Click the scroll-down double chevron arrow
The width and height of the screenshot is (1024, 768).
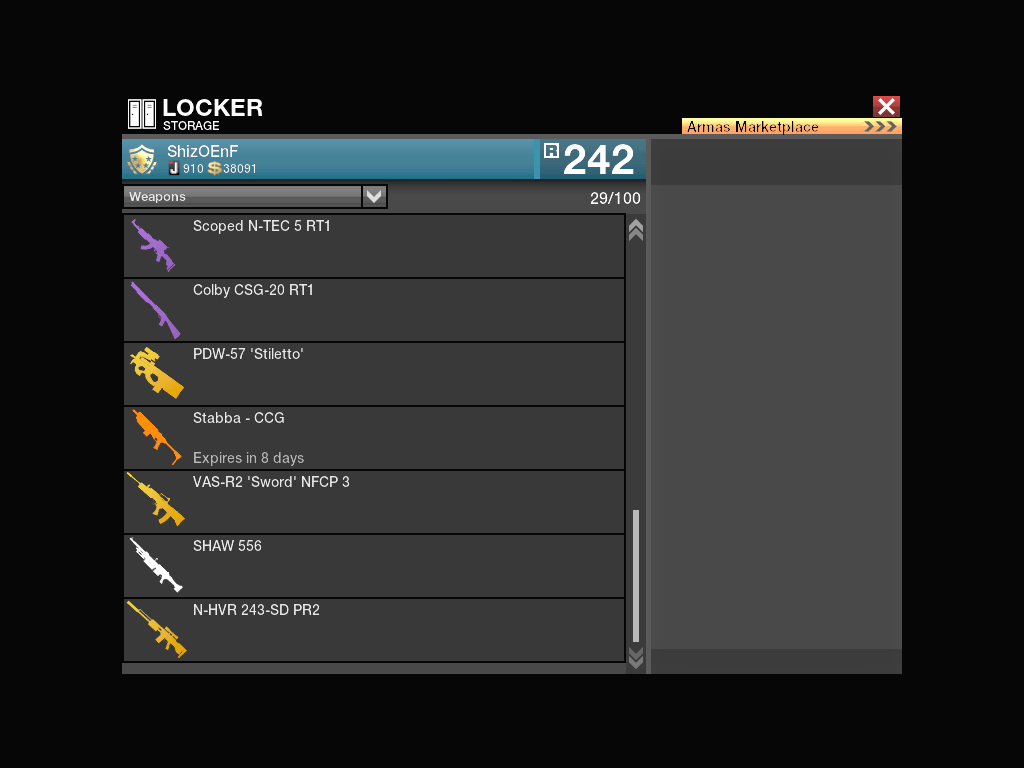coord(635,657)
